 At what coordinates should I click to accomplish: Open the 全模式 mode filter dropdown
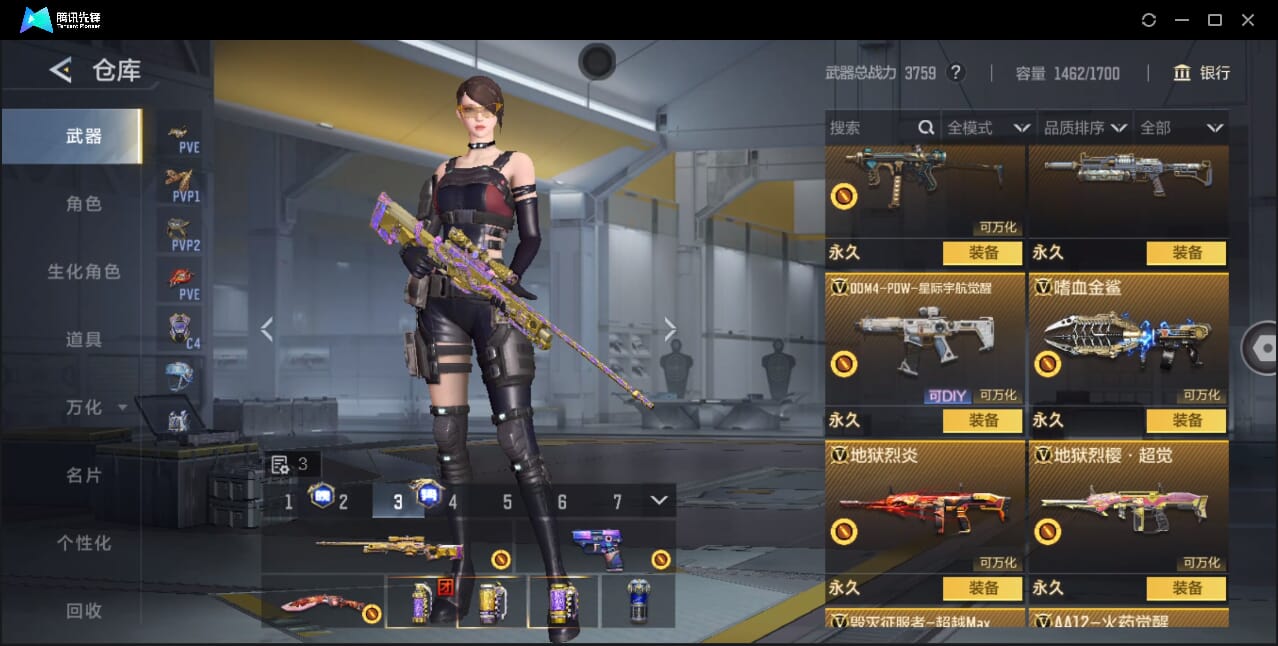point(988,128)
